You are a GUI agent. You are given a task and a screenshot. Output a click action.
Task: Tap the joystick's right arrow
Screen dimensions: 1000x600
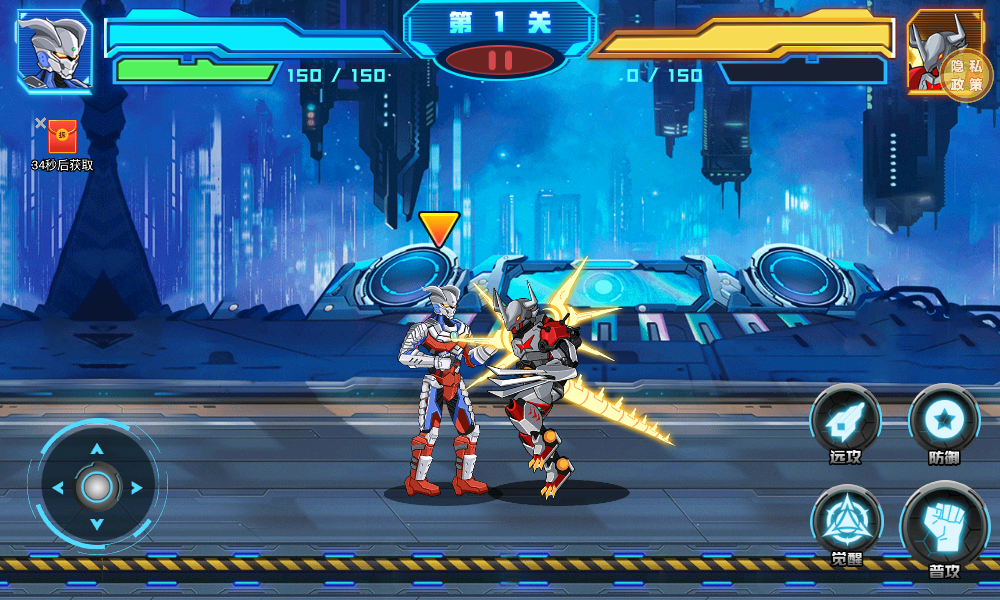[x=136, y=488]
